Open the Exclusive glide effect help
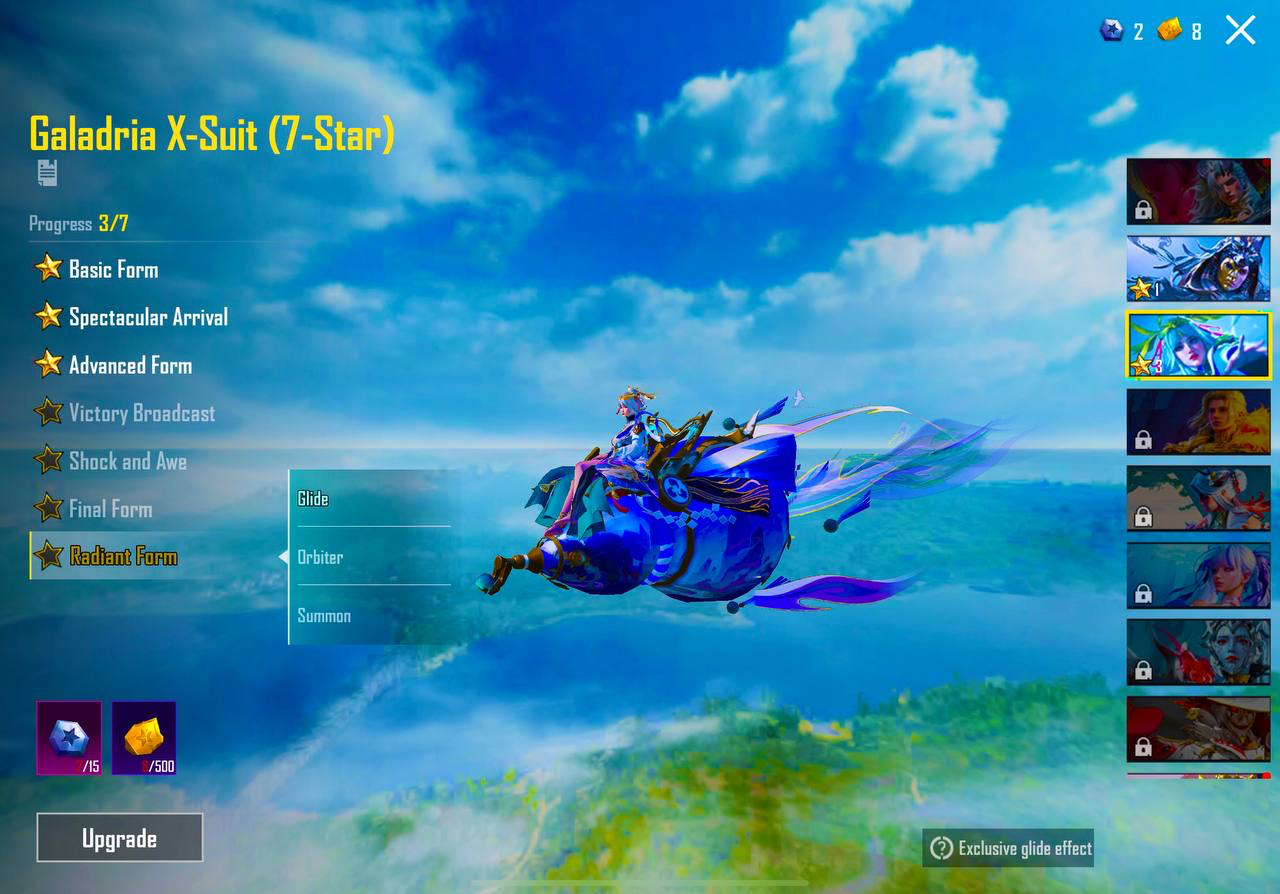Viewport: 1280px width, 894px height. click(1008, 848)
